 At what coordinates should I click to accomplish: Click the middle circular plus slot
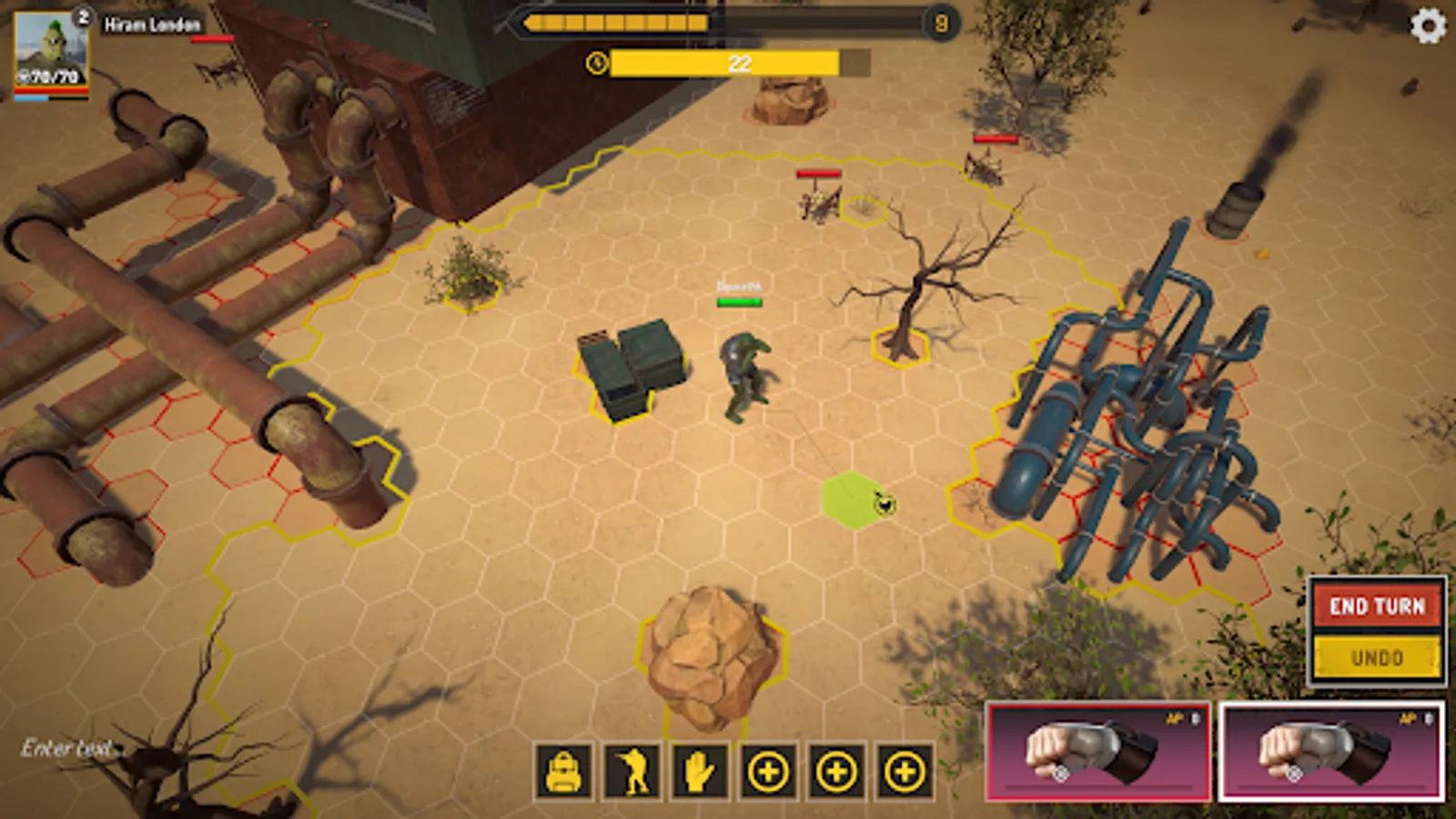834,773
